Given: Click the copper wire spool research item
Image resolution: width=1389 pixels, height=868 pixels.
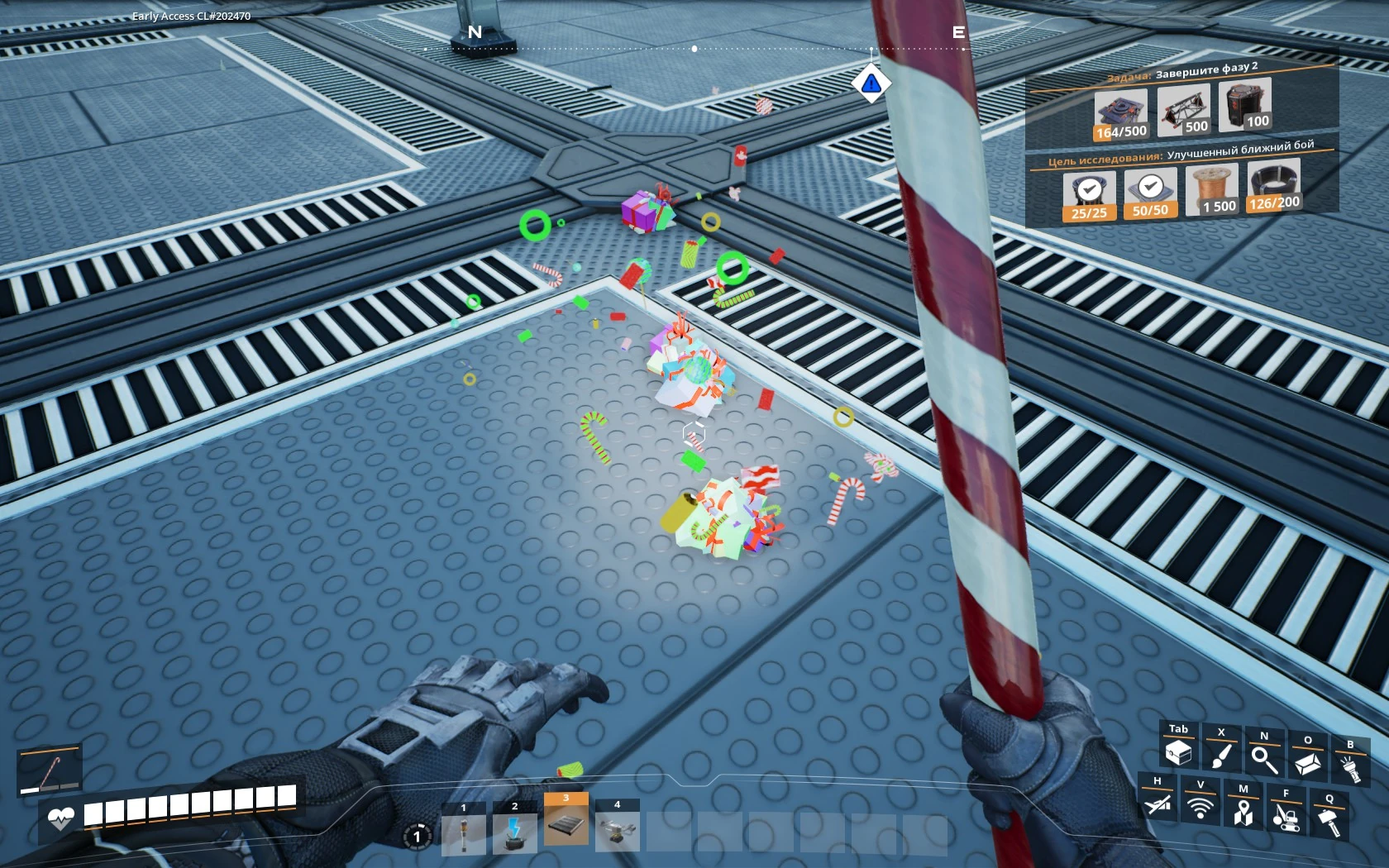Looking at the screenshot, I should pos(1212,189).
